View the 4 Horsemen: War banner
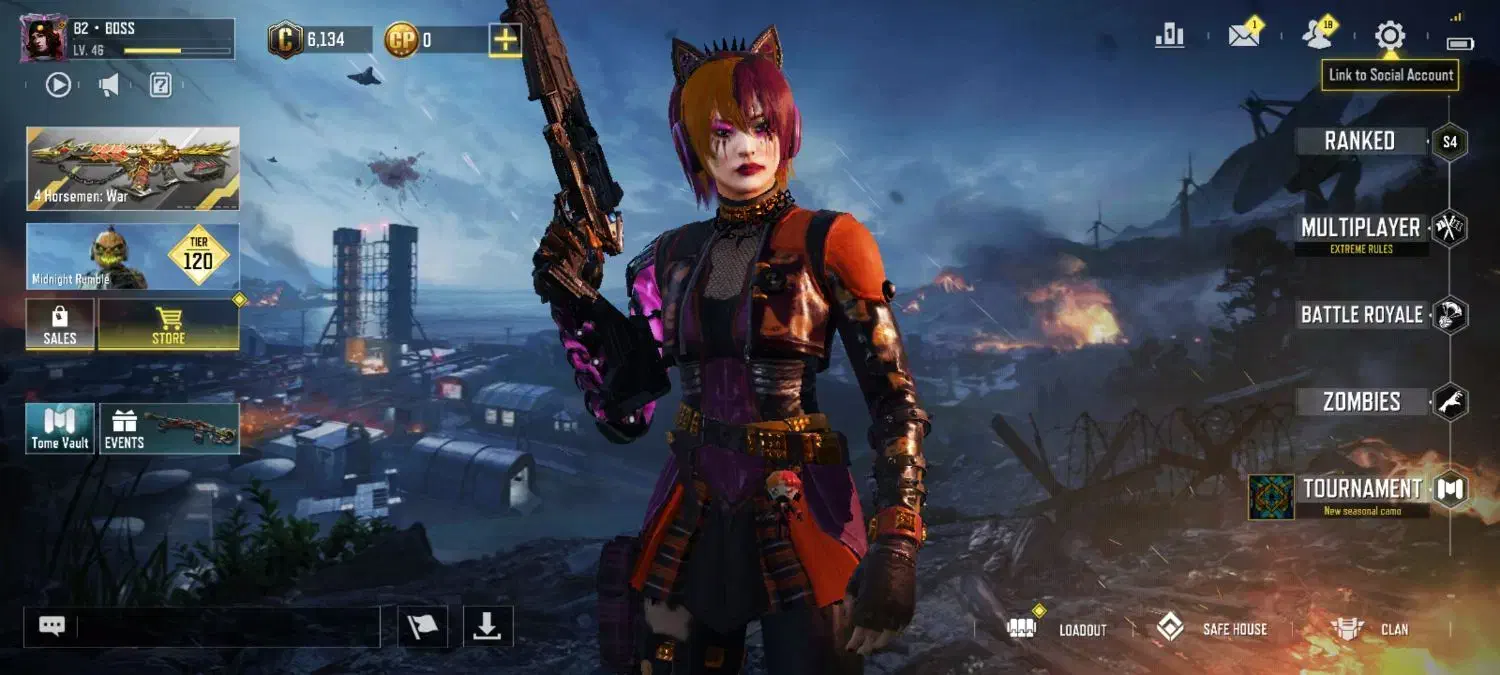Screen dimensions: 1500x675 click(133, 168)
